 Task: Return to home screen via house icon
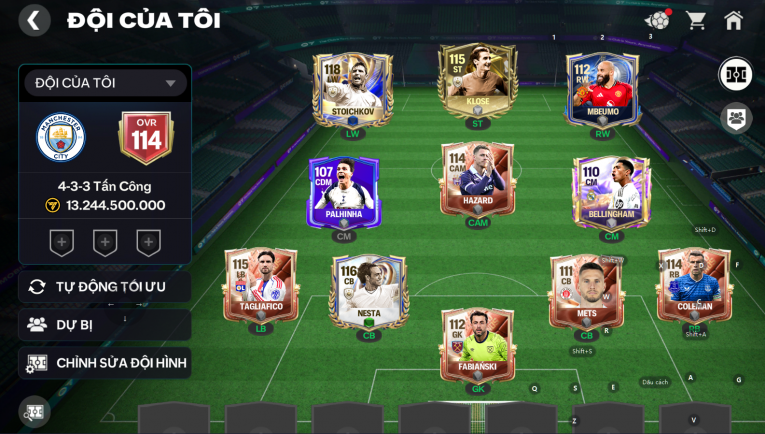(x=734, y=20)
